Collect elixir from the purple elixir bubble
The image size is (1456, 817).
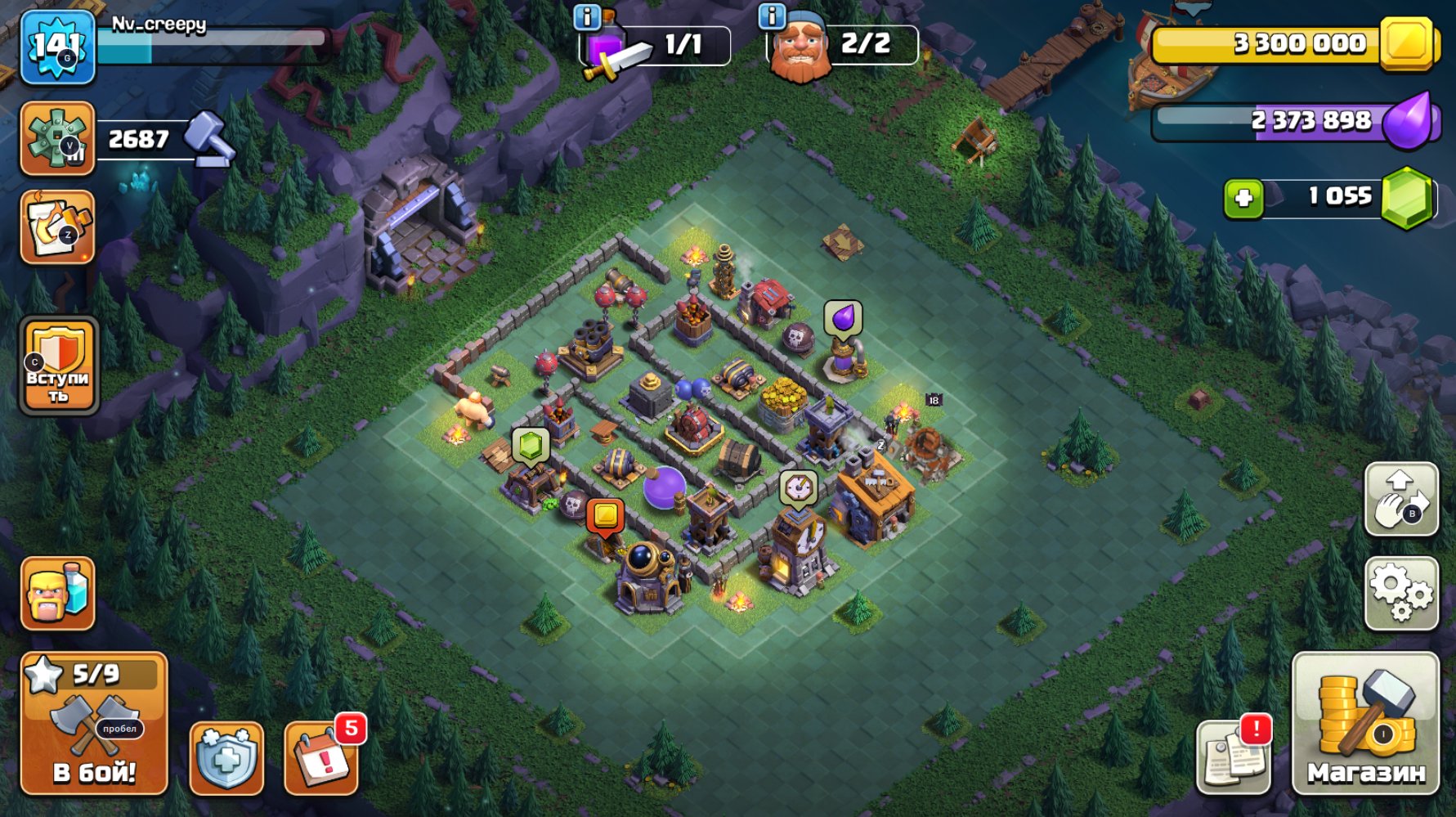coord(842,316)
